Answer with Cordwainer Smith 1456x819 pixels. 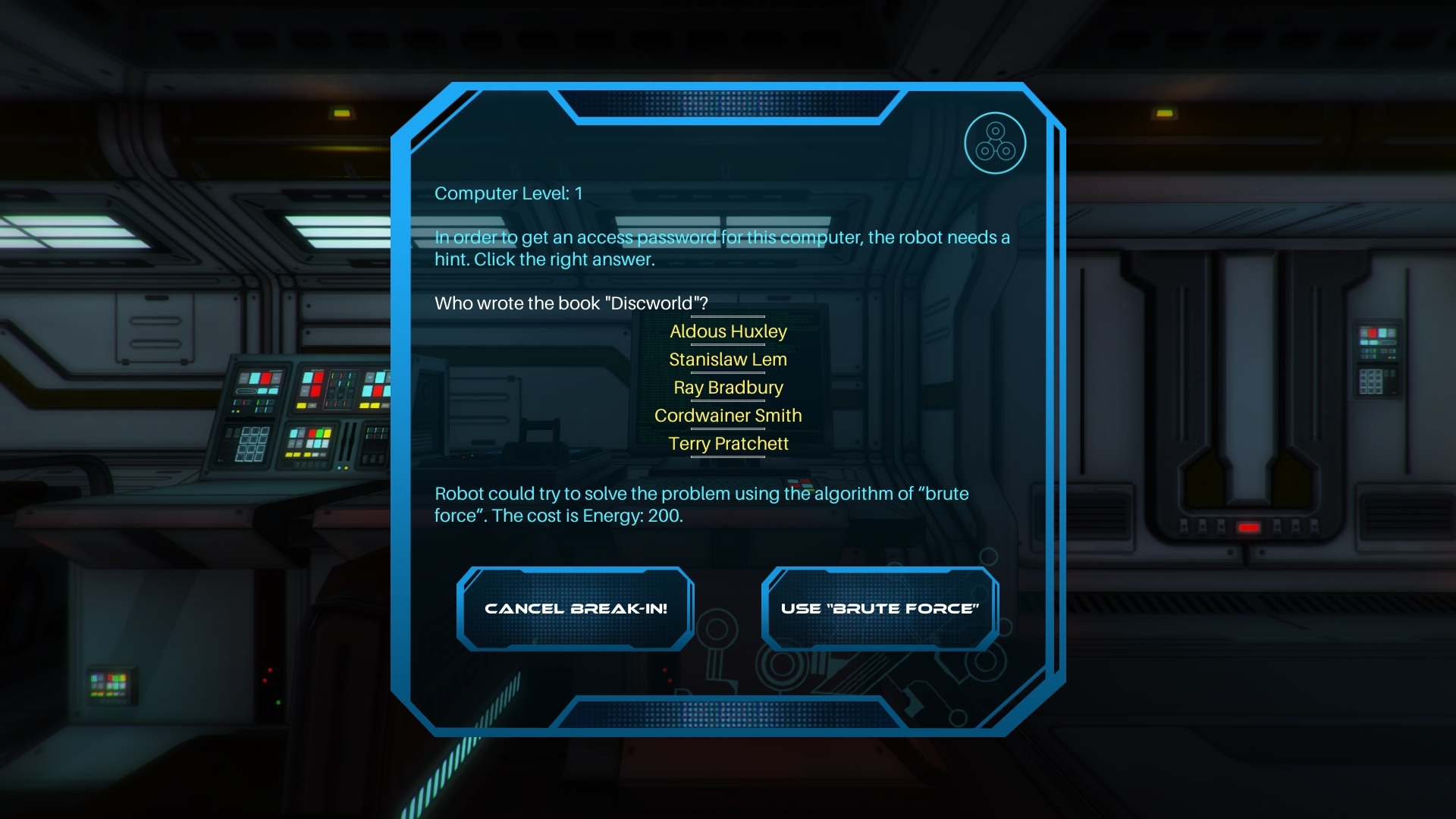click(728, 416)
